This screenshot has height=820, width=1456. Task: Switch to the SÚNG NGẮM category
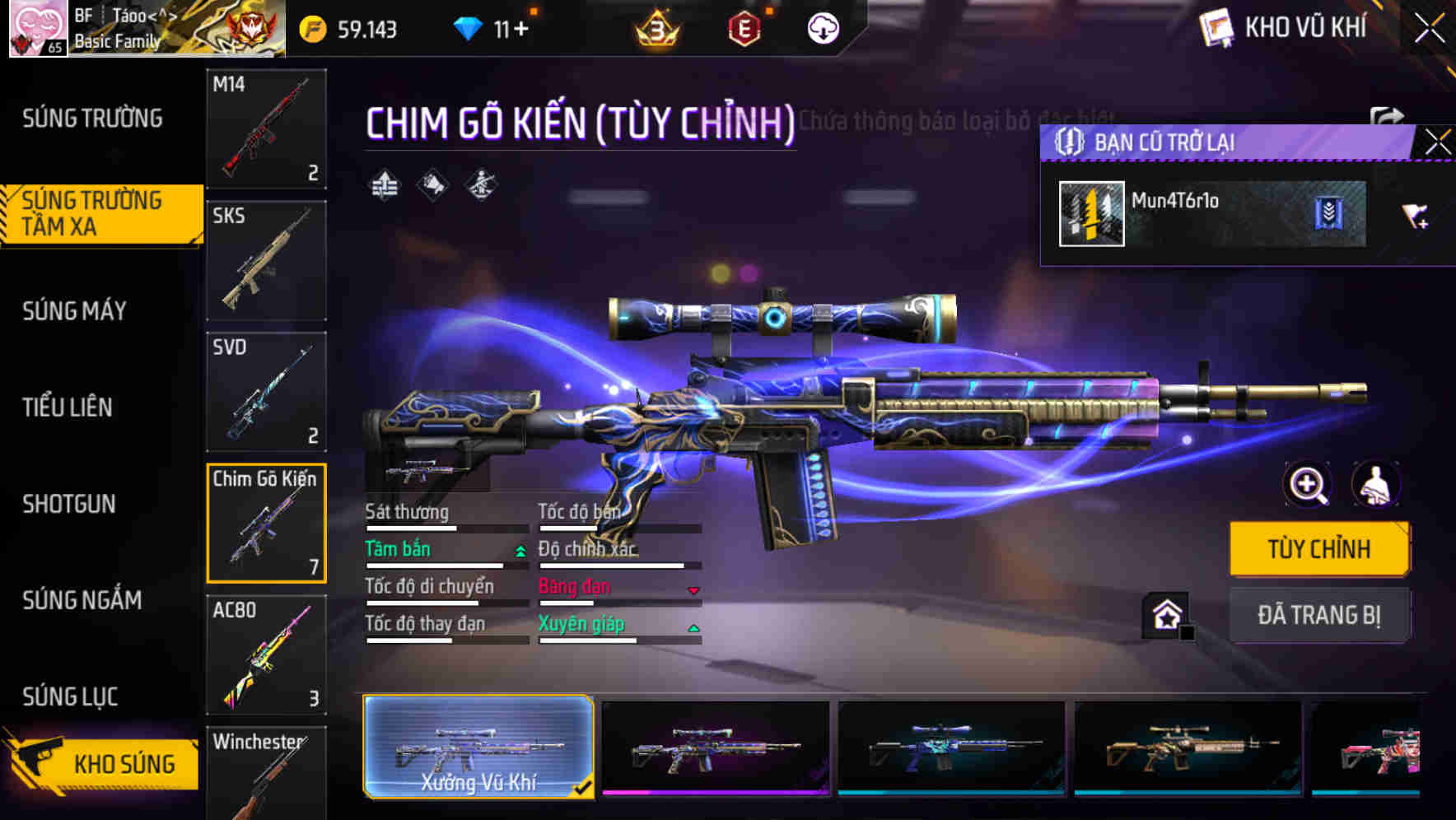[x=82, y=601]
